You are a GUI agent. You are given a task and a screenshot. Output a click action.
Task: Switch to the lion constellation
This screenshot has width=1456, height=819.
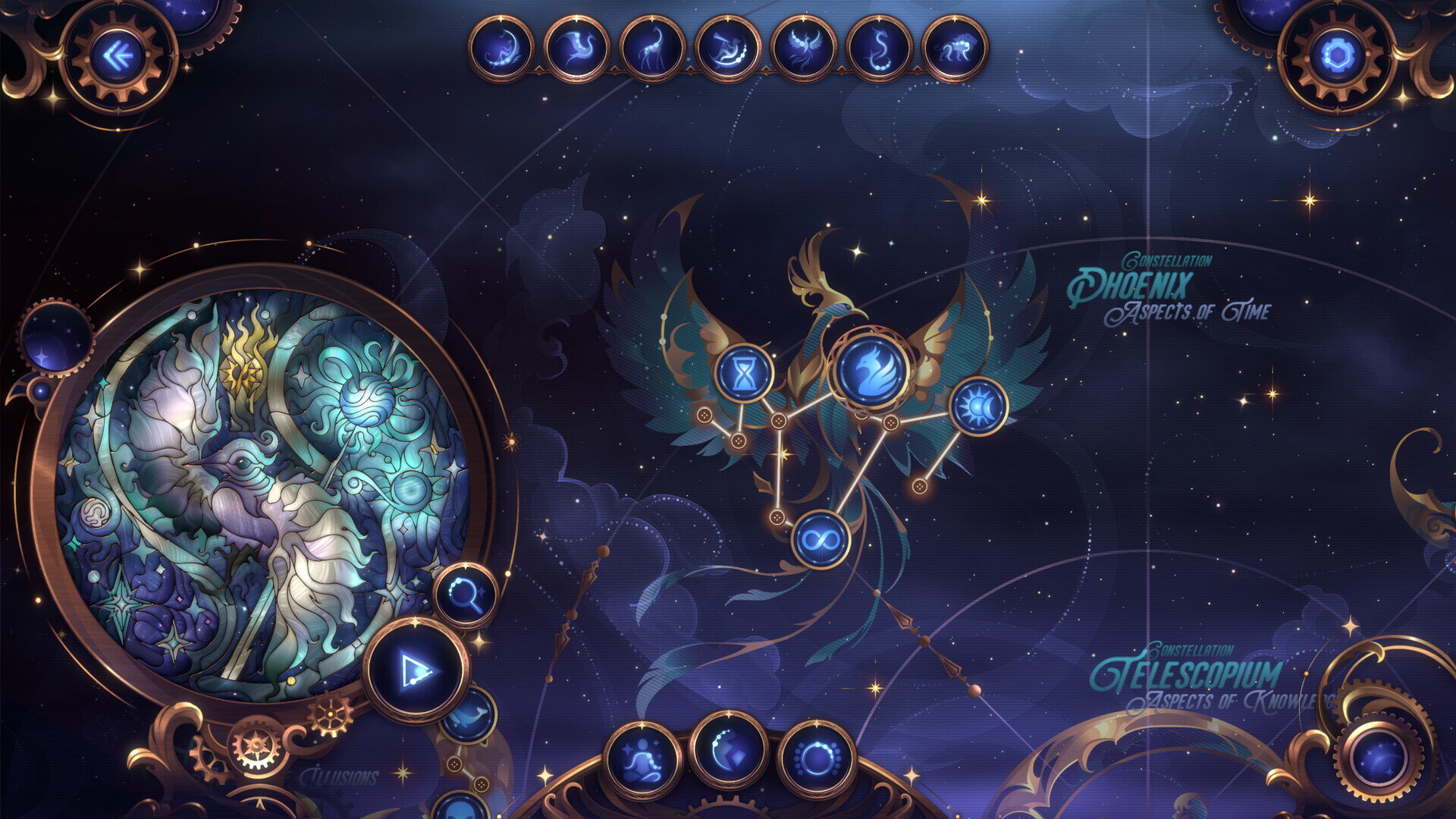955,49
